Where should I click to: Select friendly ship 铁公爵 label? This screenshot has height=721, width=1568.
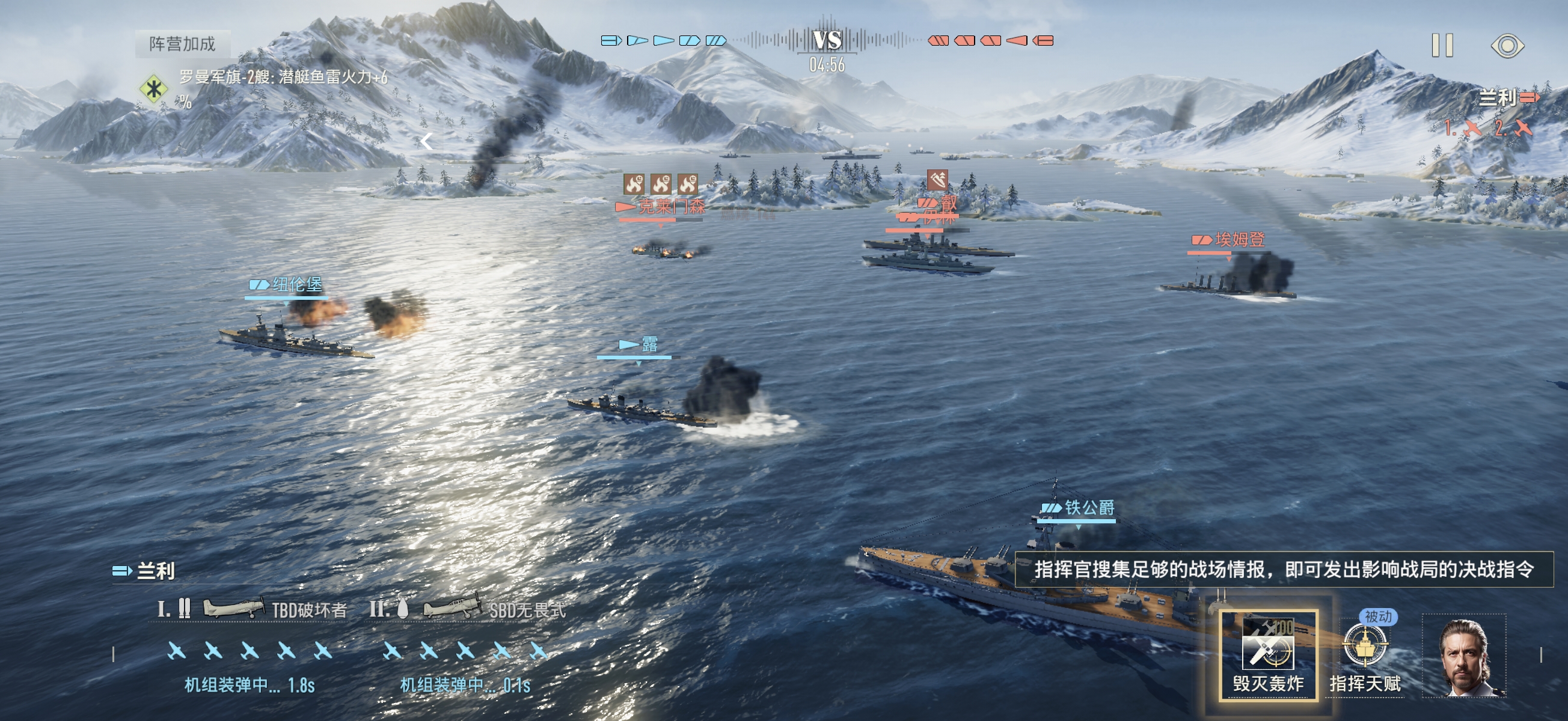pos(1088,508)
